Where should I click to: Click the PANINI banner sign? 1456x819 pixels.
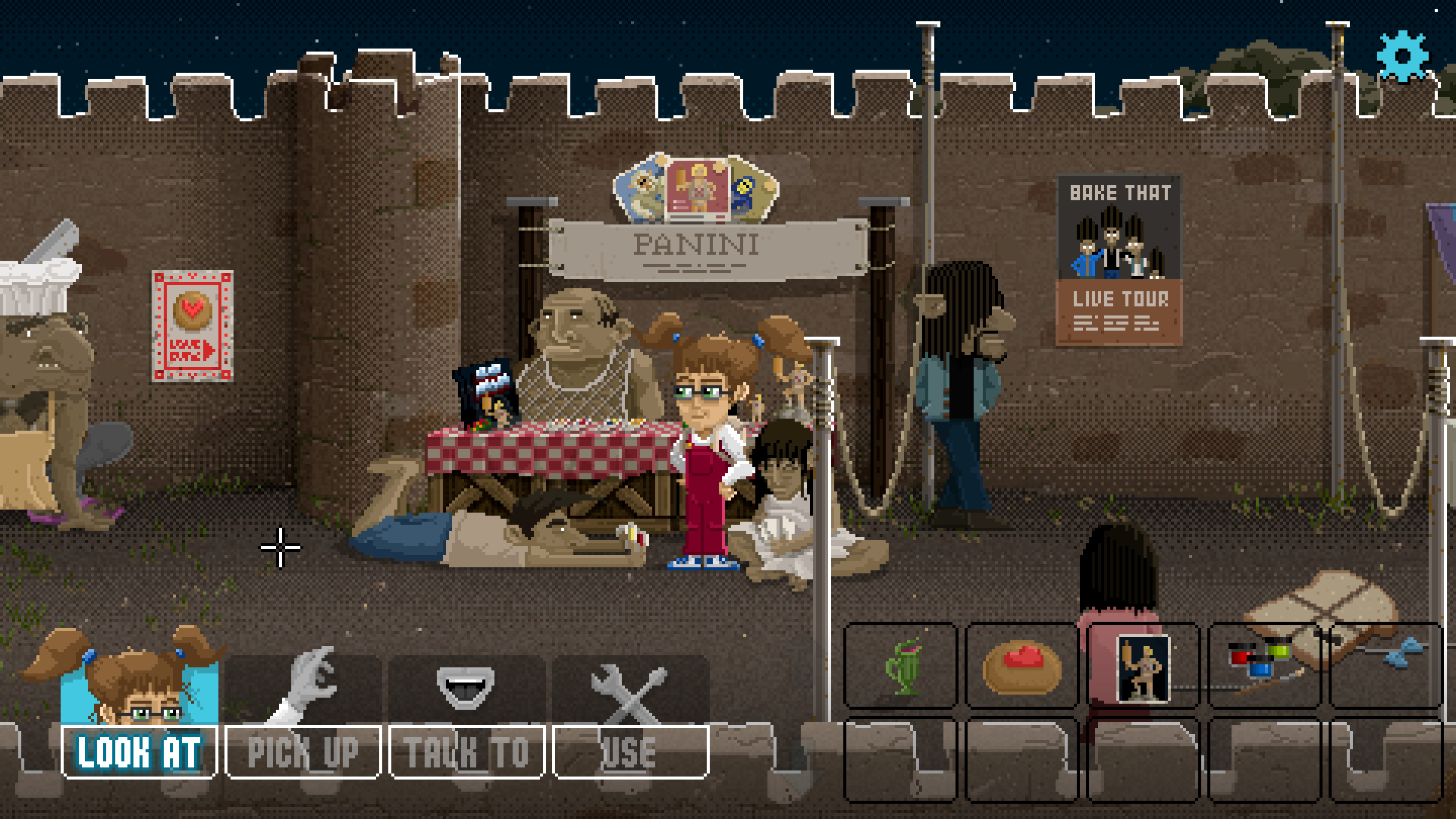[696, 244]
